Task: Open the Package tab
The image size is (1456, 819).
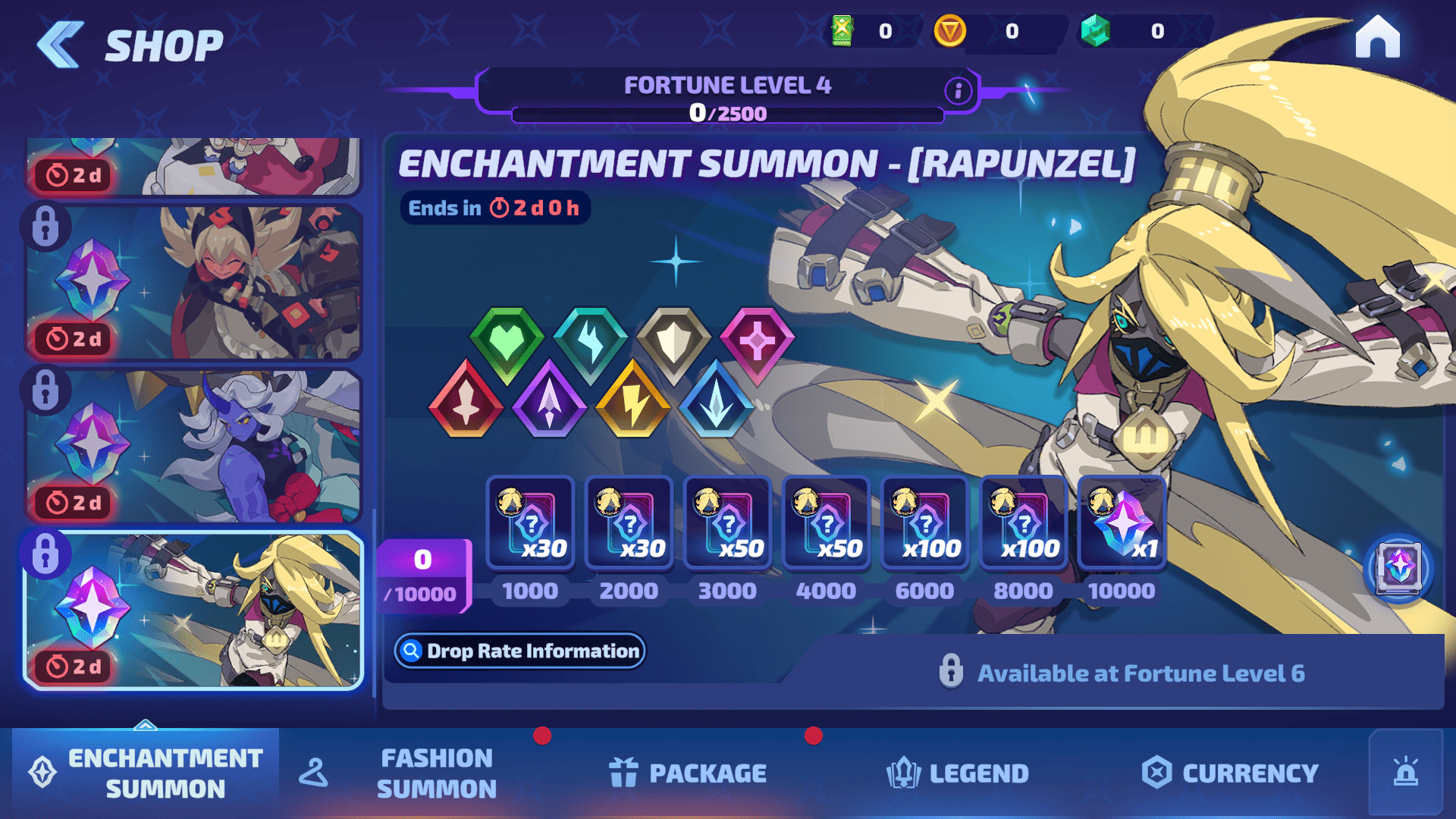Action: (x=688, y=773)
